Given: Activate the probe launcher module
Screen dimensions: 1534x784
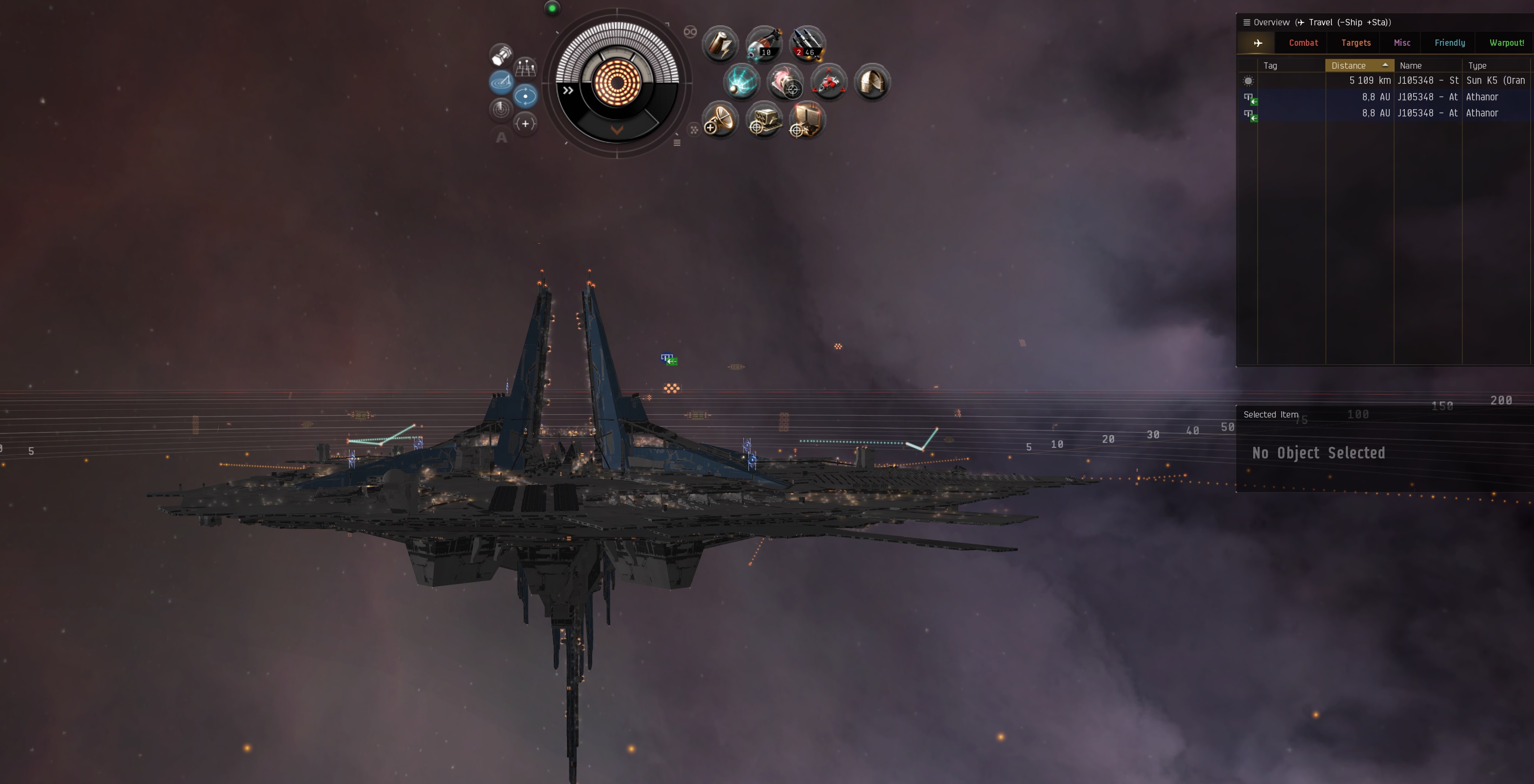Looking at the screenshot, I should pos(763,44).
